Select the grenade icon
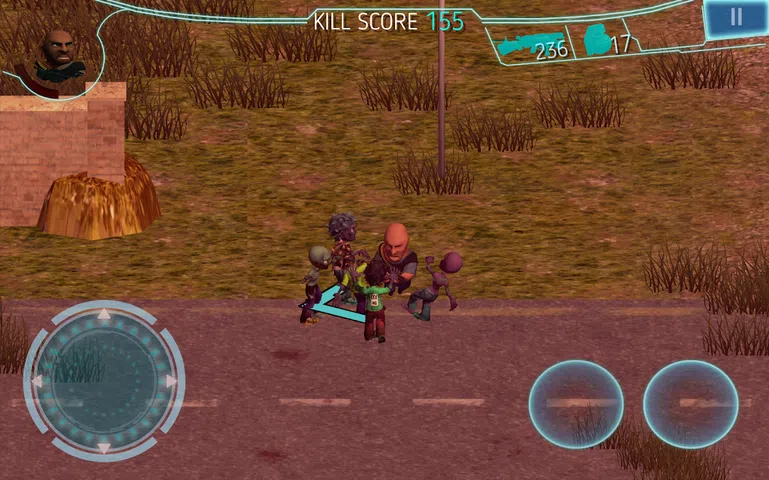This screenshot has width=769, height=480. coord(597,40)
